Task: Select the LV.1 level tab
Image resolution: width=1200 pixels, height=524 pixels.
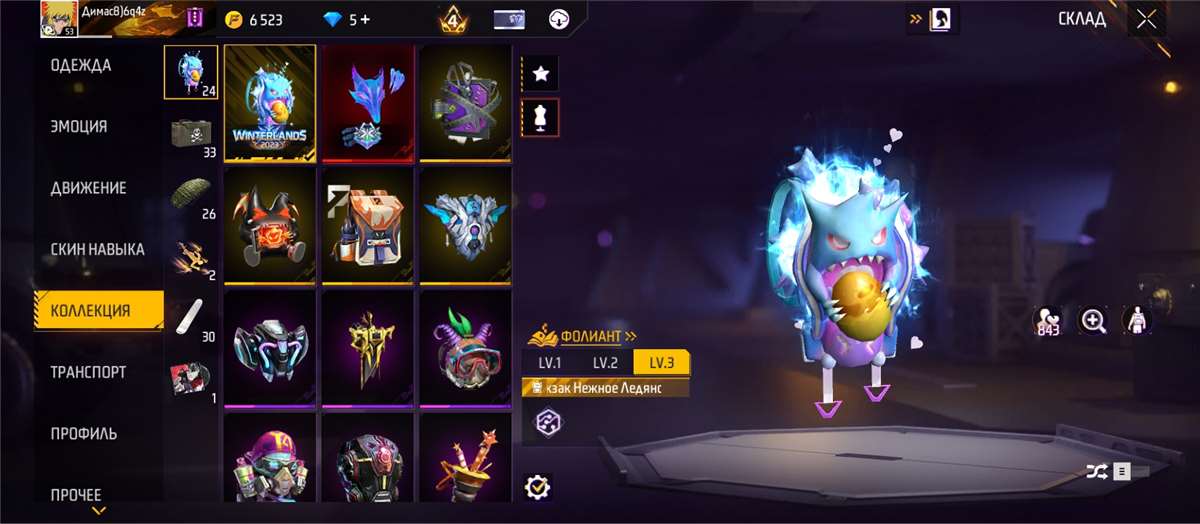Action: click(x=550, y=362)
